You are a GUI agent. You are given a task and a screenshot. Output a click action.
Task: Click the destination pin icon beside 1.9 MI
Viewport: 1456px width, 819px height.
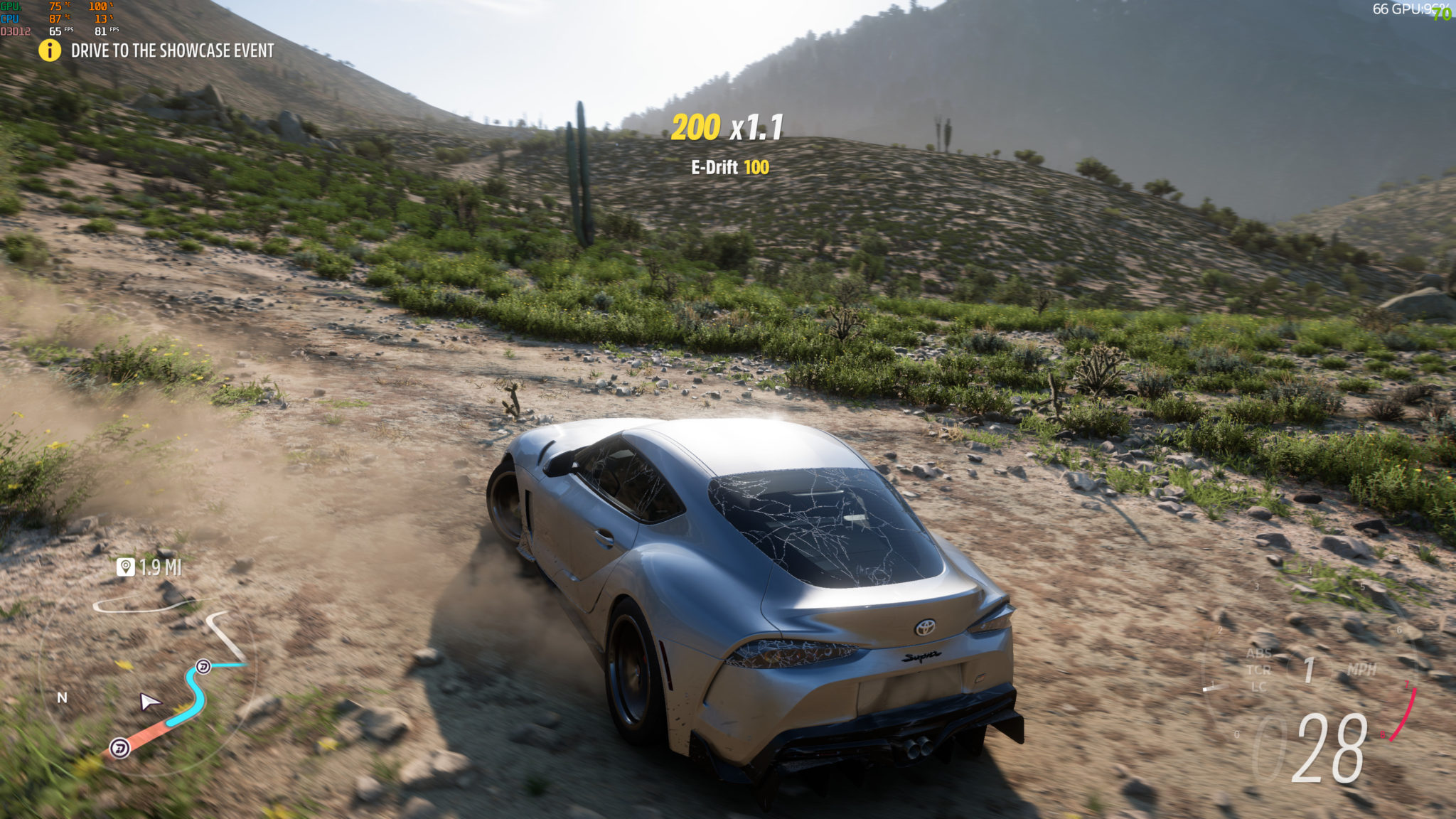[x=126, y=567]
